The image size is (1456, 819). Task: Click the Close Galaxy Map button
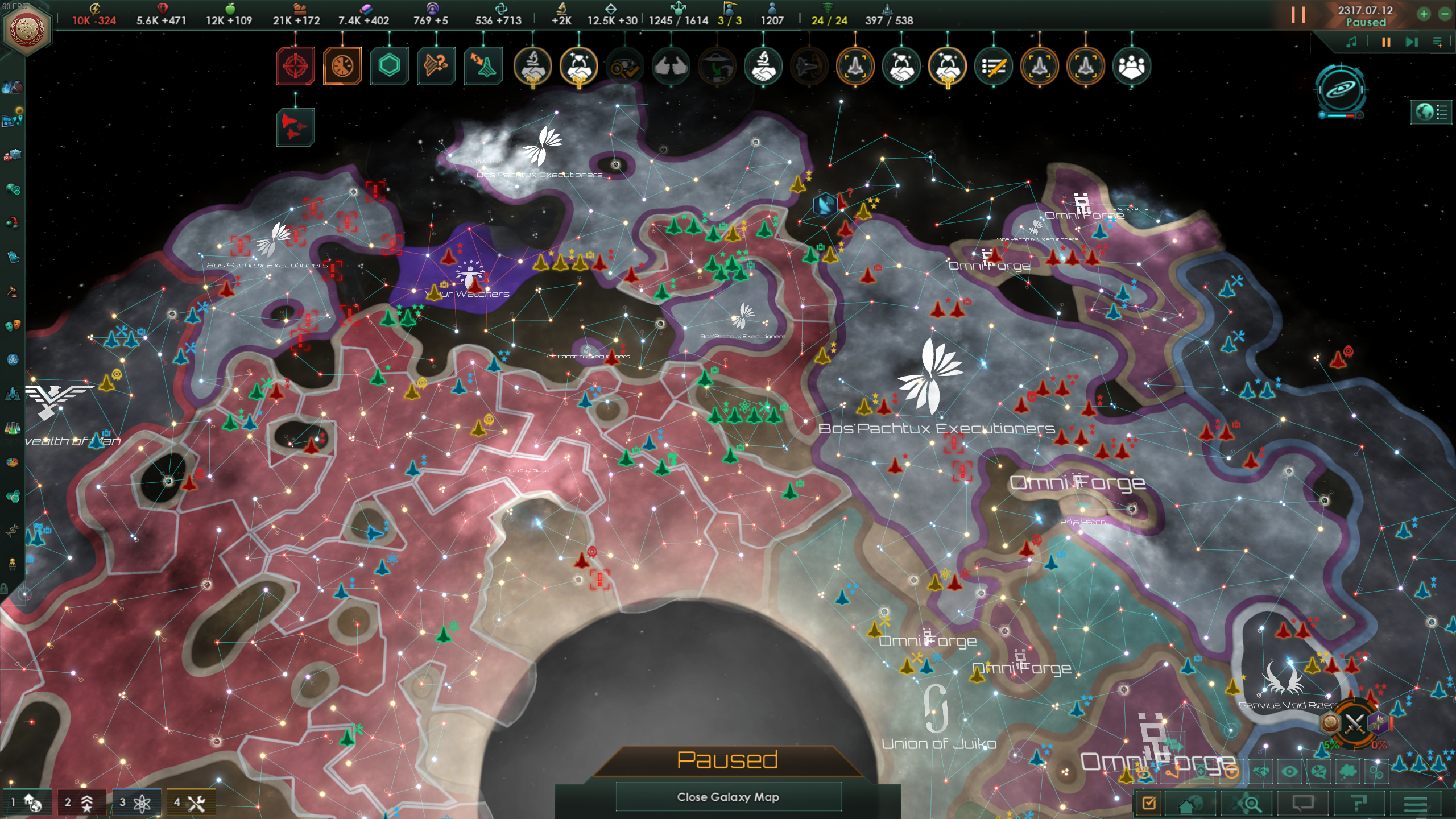[729, 796]
